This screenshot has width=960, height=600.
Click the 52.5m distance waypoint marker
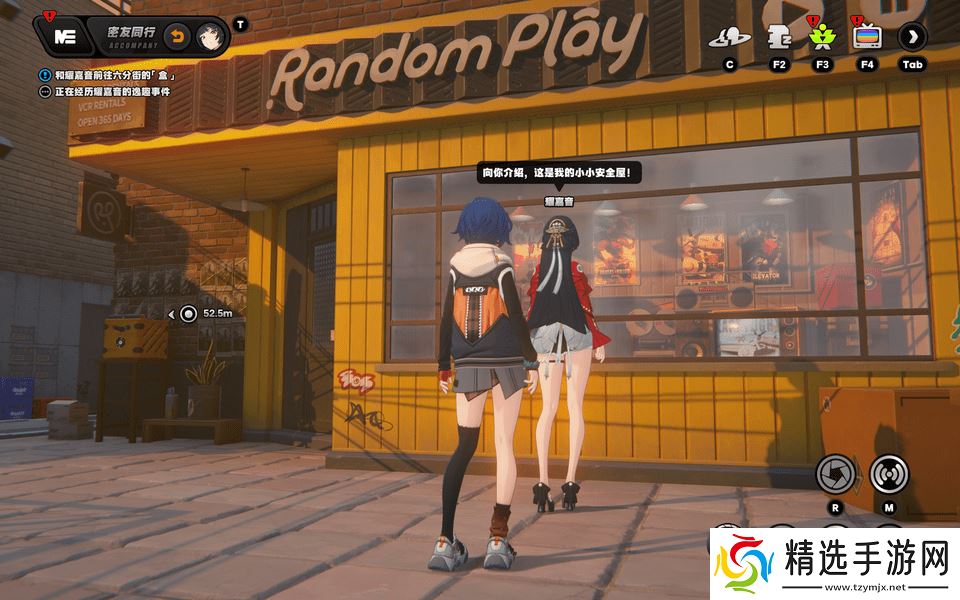(189, 313)
